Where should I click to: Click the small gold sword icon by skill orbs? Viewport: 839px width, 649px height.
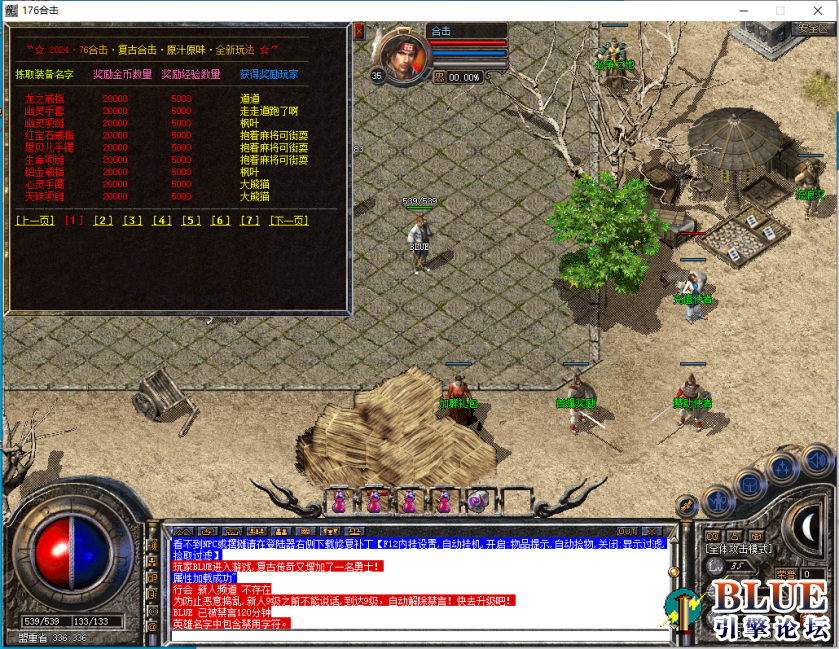click(686, 505)
